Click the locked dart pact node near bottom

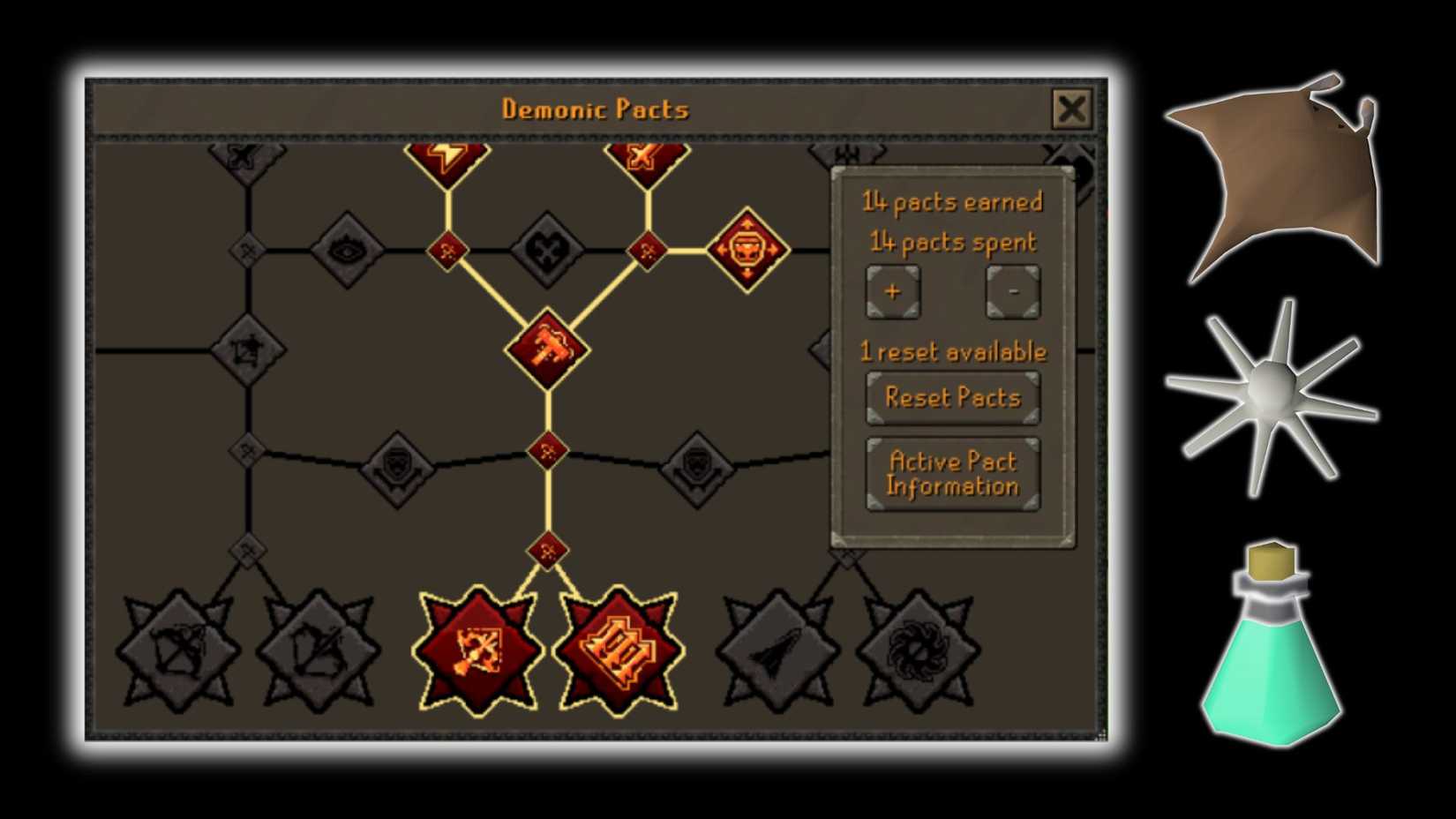pyautogui.click(x=775, y=650)
